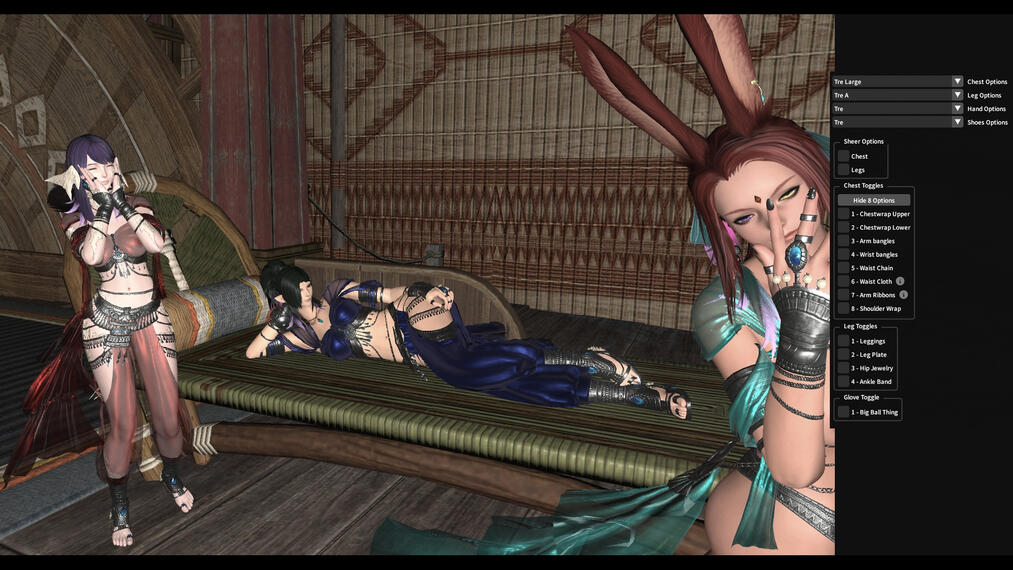The width and height of the screenshot is (1013, 570).
Task: Tick the Waist Chain checkbox
Action: coord(844,268)
